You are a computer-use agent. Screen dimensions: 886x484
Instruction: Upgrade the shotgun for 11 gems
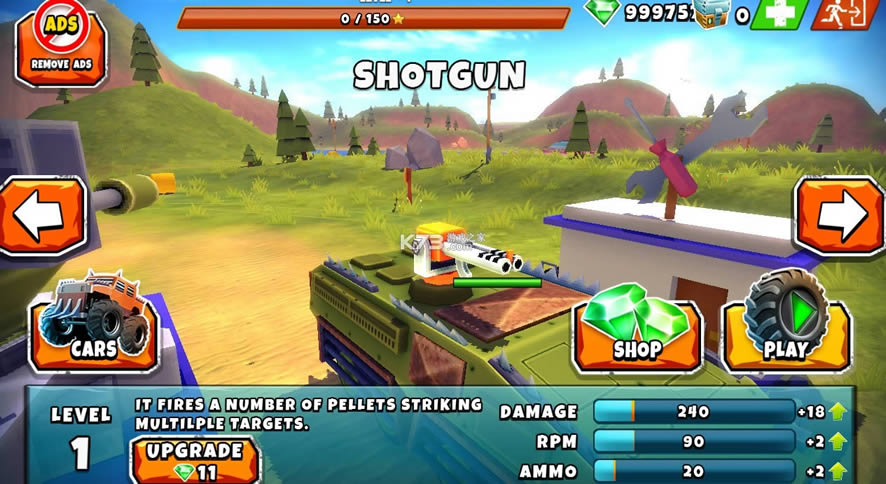pyautogui.click(x=195, y=461)
